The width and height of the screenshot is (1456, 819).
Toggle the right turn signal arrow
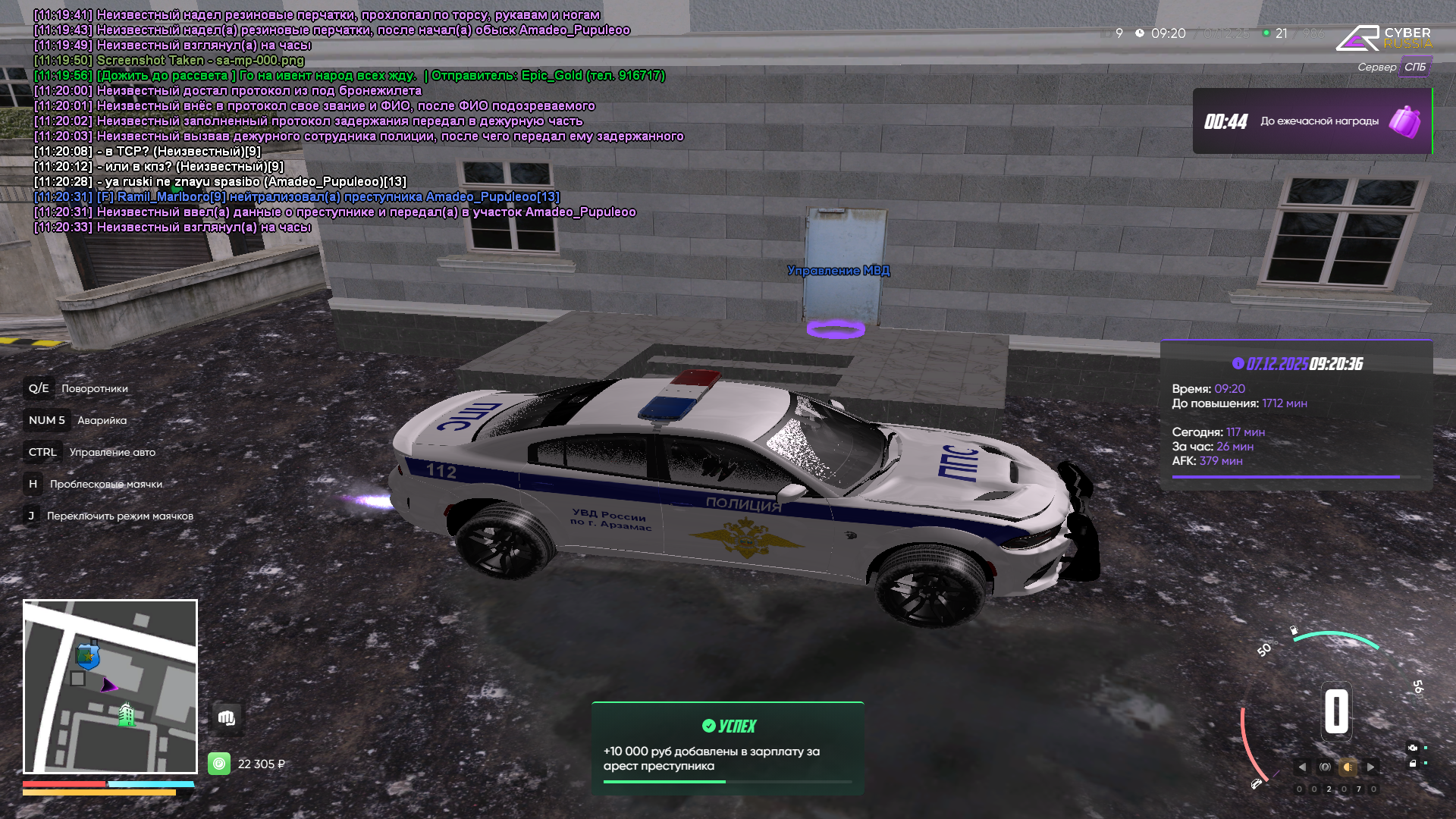pyautogui.click(x=1370, y=767)
